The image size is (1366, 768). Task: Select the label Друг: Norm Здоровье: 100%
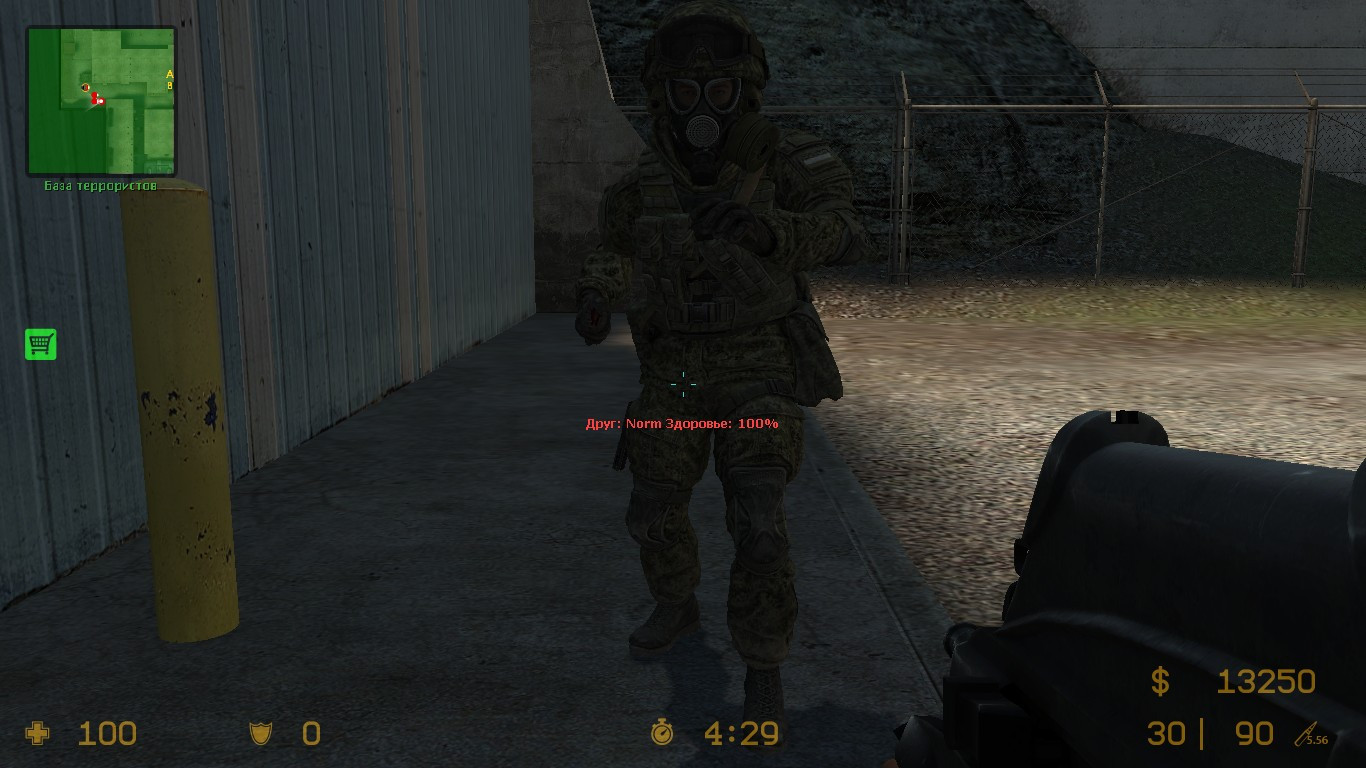[x=680, y=424]
